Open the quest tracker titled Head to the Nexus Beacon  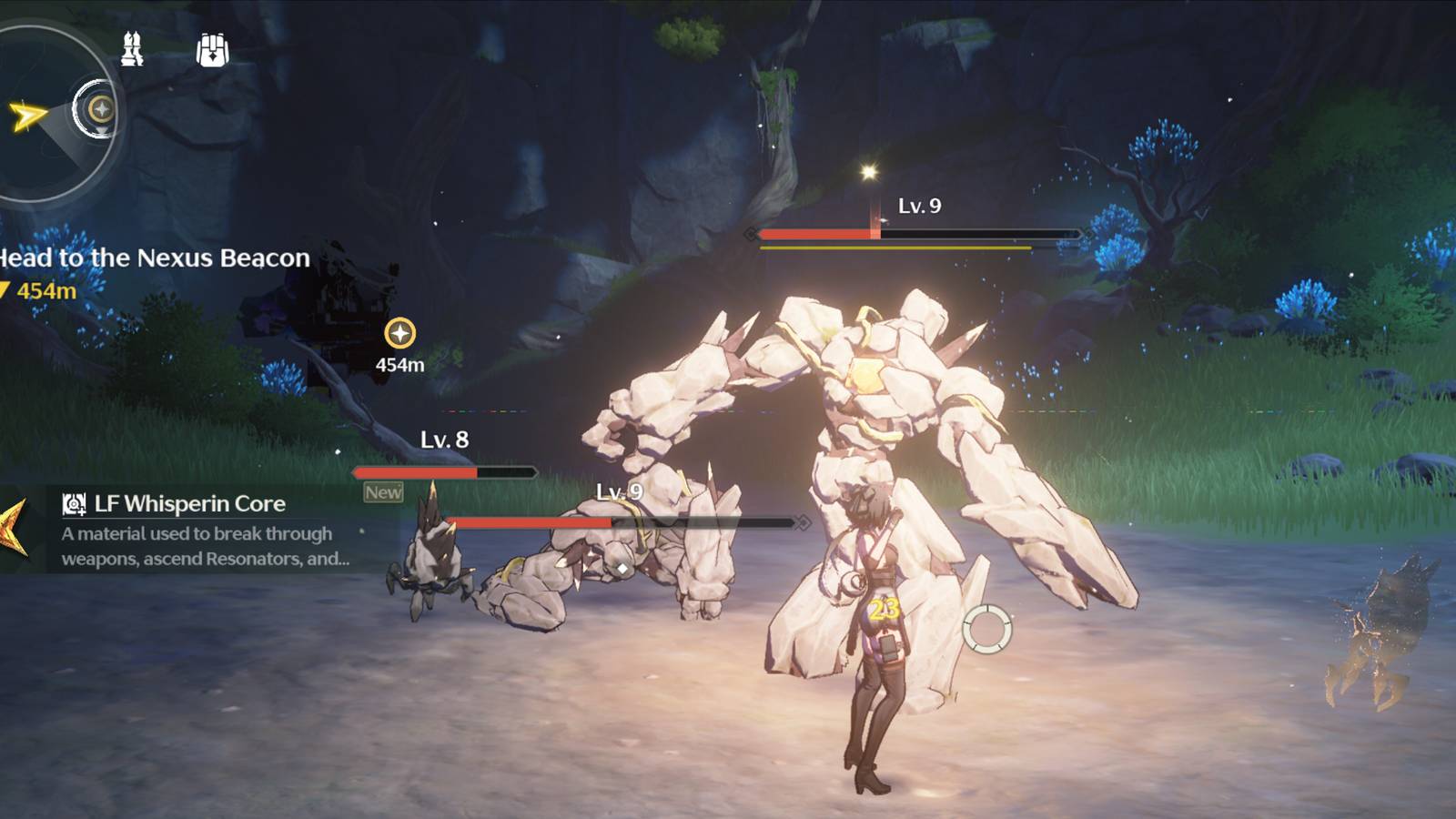153,258
